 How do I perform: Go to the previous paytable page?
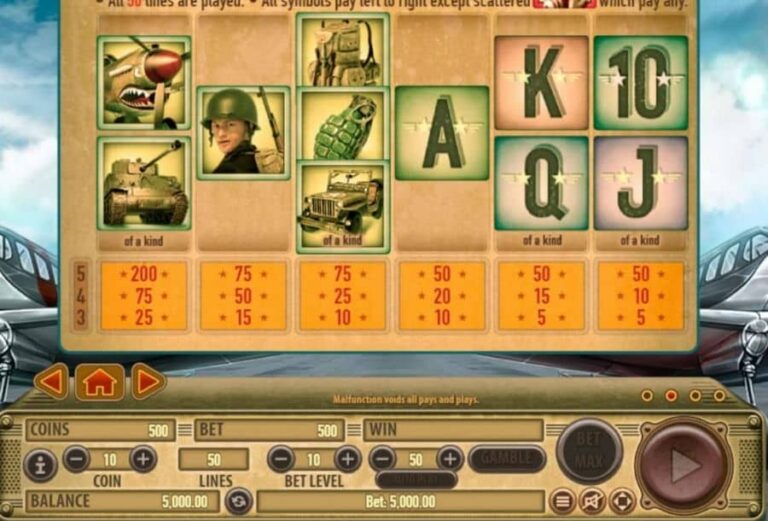(x=51, y=381)
